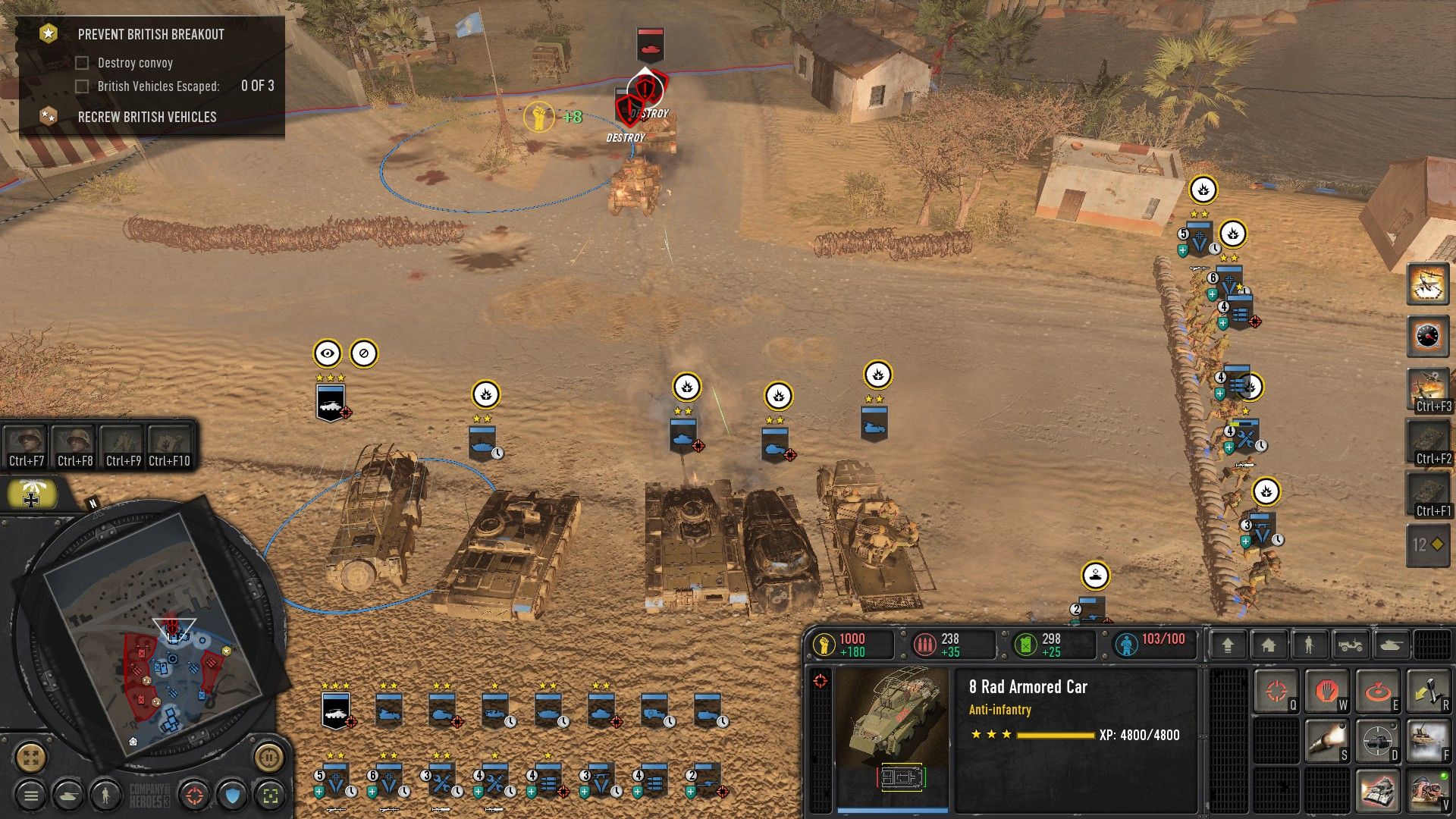This screenshot has width=1456, height=819.
Task: Select the jeep light vehicle tab
Action: pyautogui.click(x=1351, y=645)
